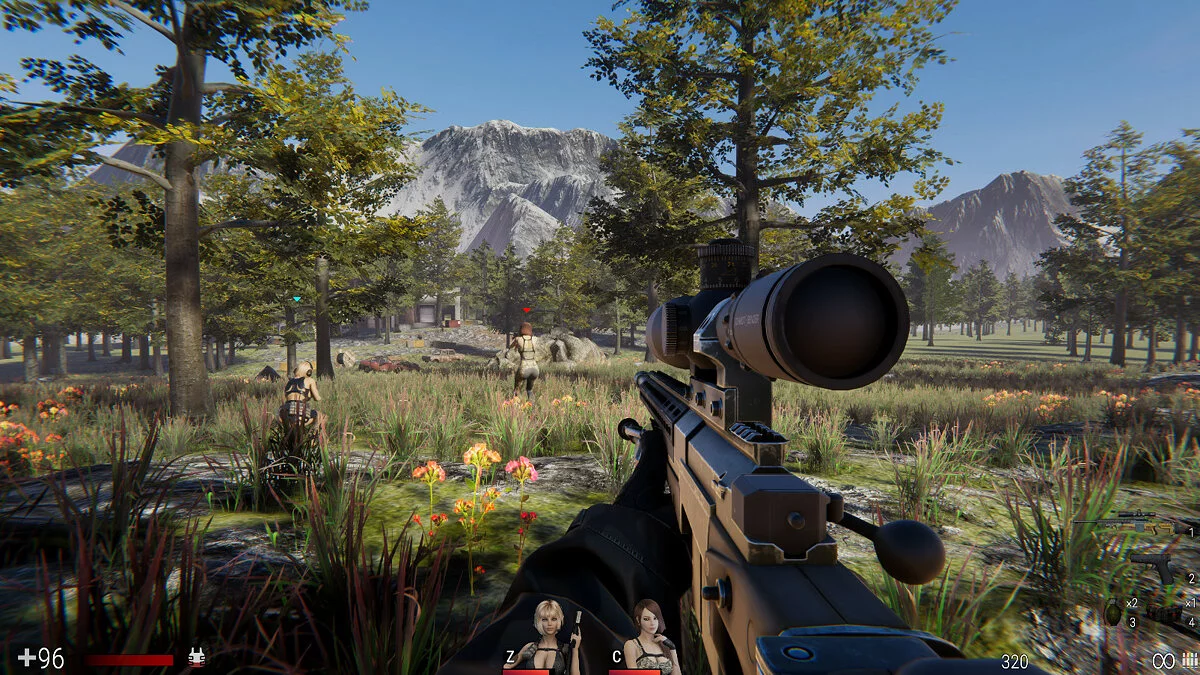This screenshot has height=675, width=1200.
Task: Switch to the pistol weapon slot
Action: pyautogui.click(x=1153, y=566)
